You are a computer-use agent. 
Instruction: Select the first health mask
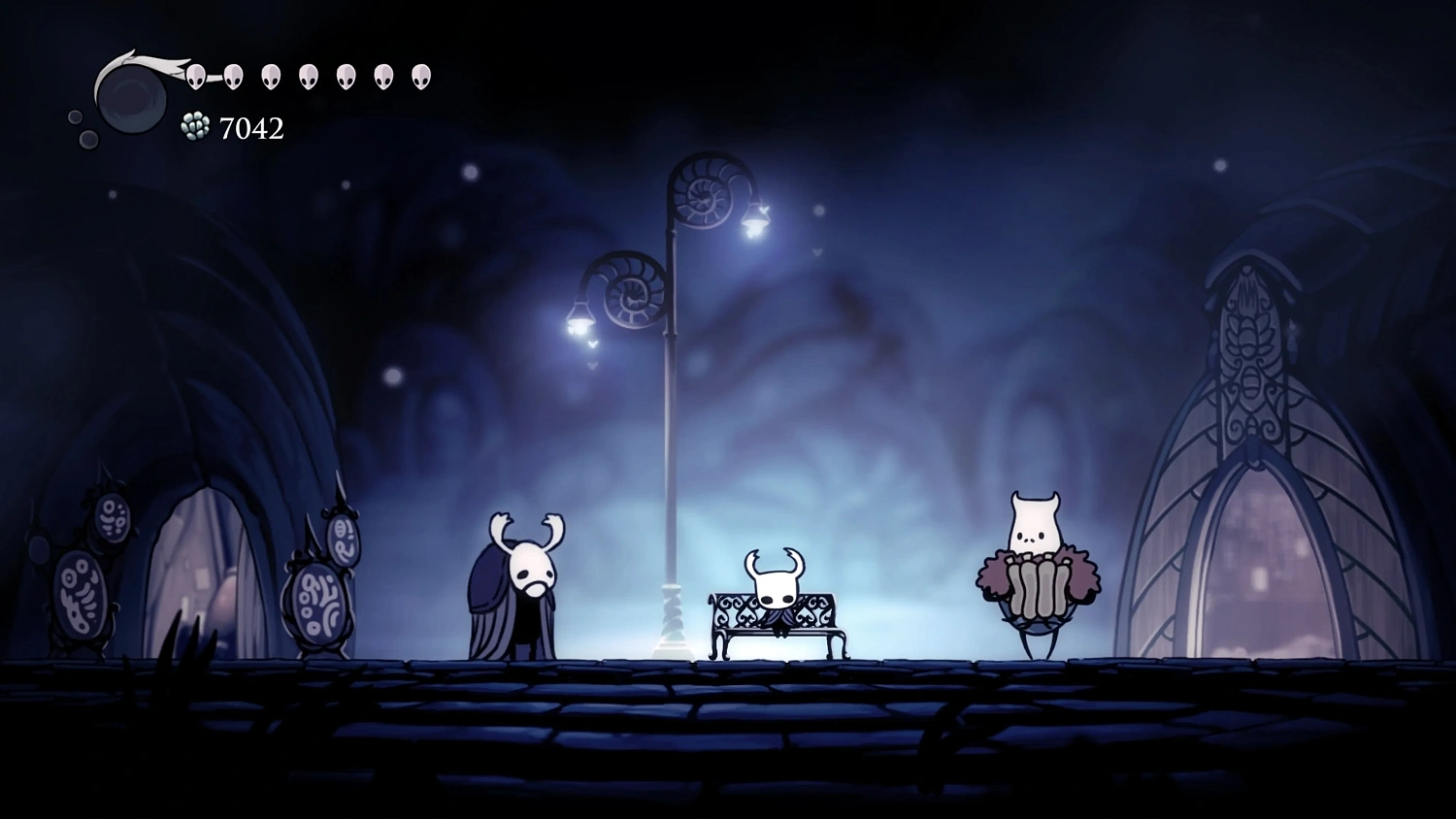194,75
